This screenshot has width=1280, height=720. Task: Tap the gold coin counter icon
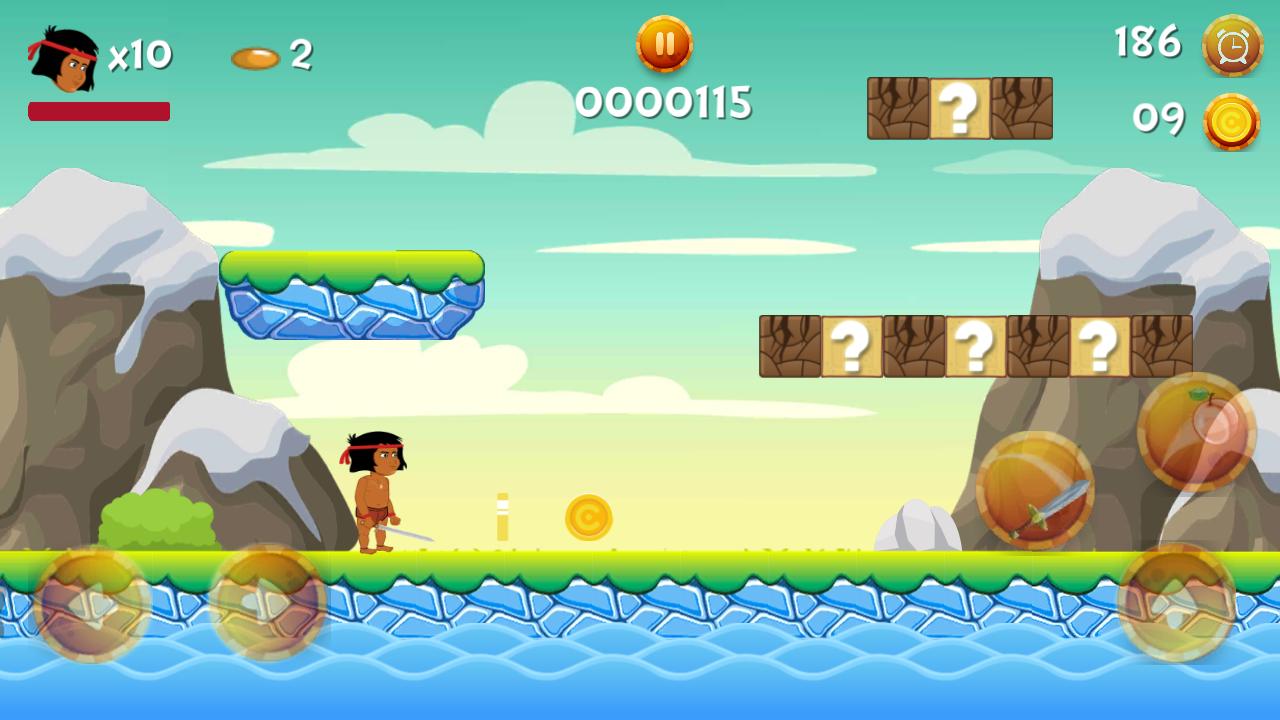(x=1232, y=120)
